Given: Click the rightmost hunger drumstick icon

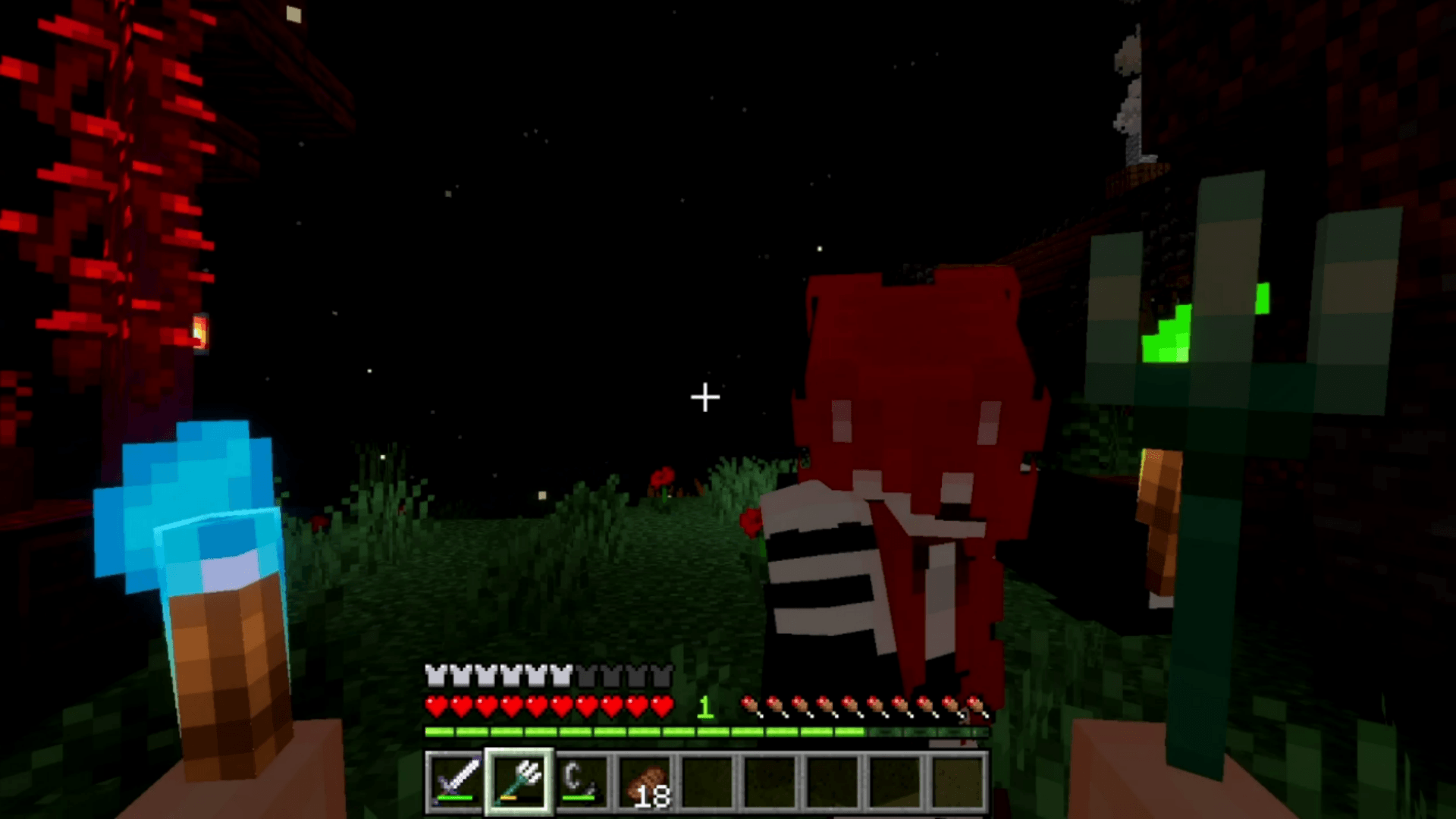Looking at the screenshot, I should [978, 705].
